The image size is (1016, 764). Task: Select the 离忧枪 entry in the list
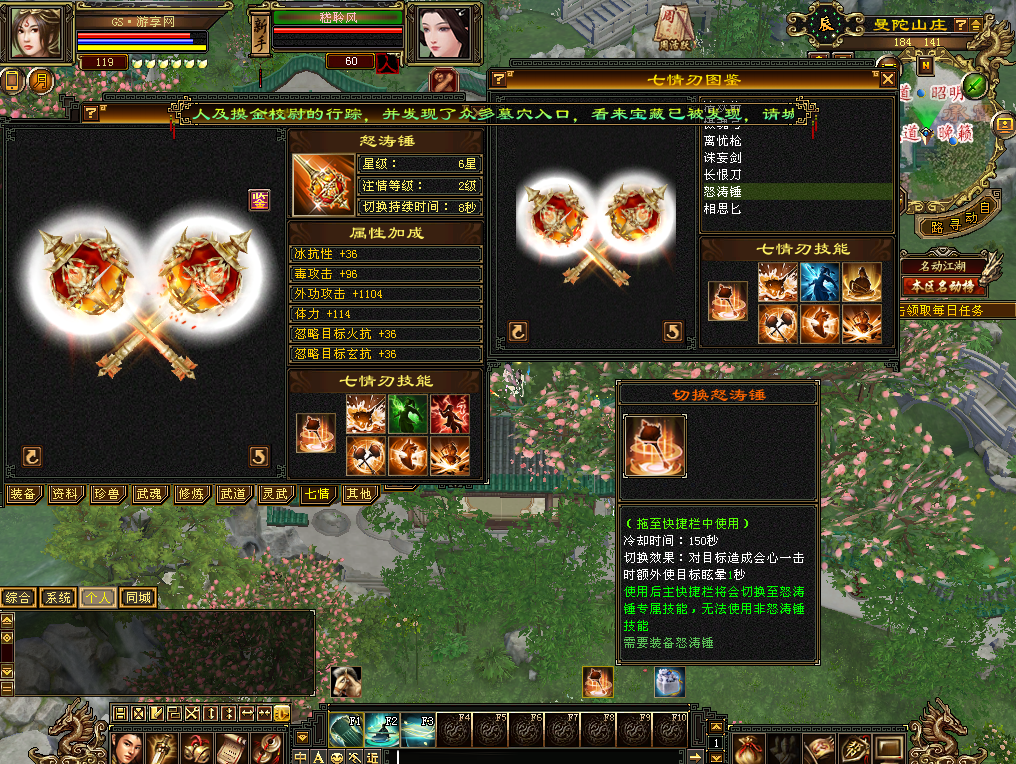click(722, 140)
